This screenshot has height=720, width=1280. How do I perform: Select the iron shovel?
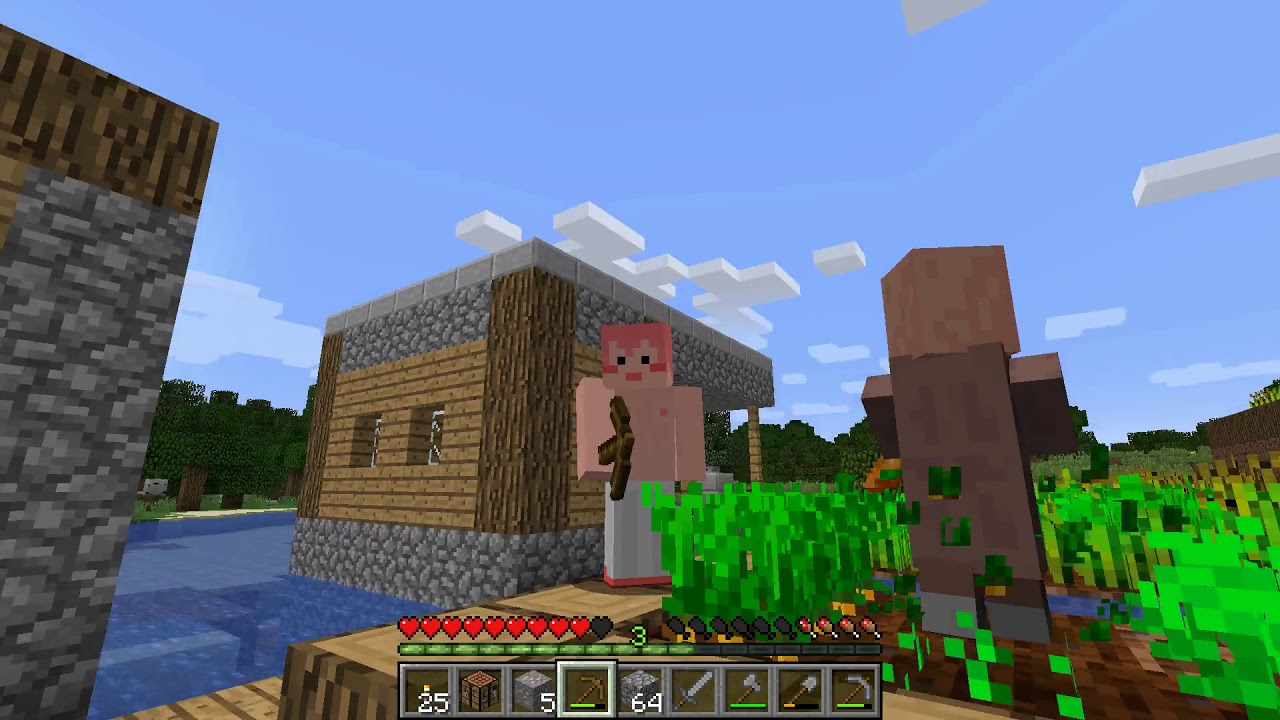(x=800, y=688)
